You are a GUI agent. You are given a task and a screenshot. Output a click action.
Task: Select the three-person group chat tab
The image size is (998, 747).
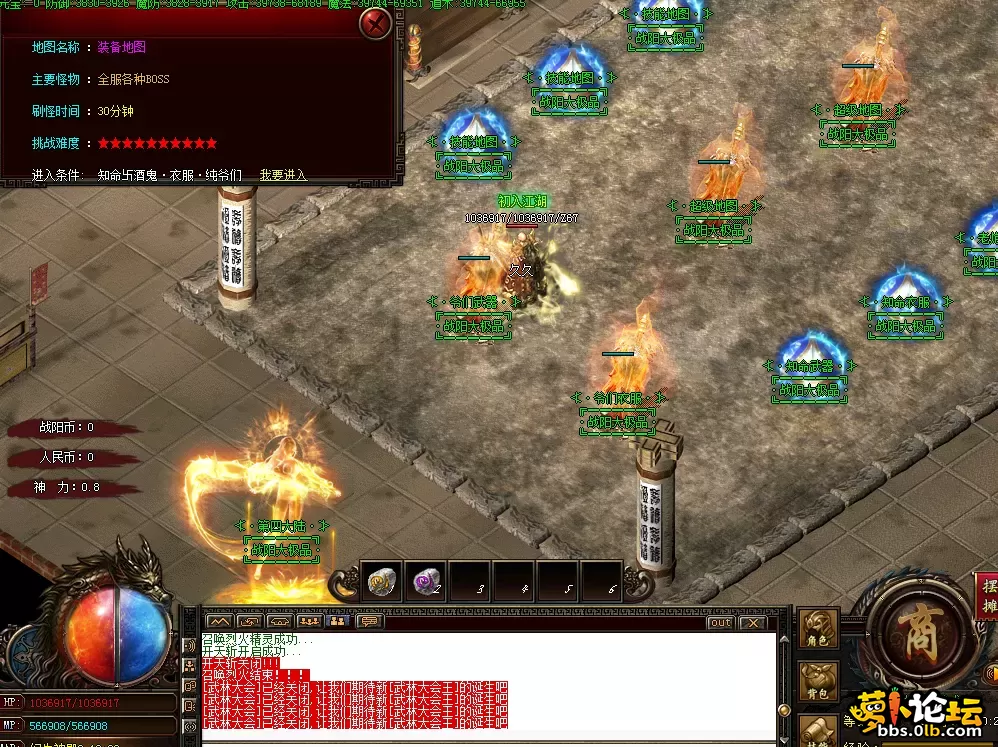[308, 622]
